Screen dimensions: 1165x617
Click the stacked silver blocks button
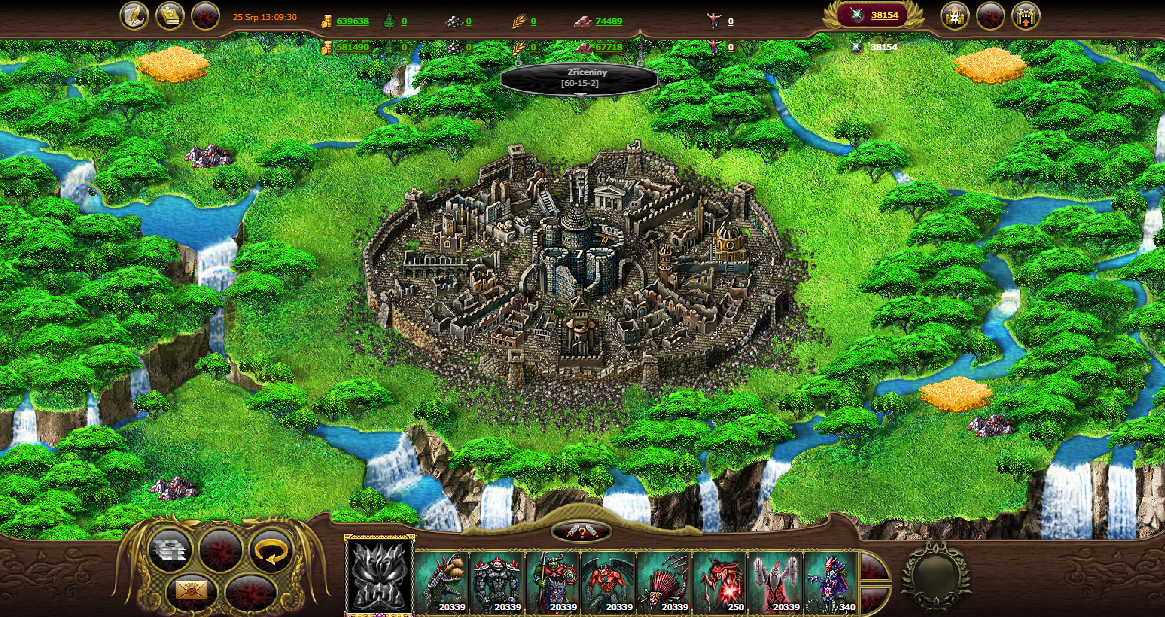point(169,551)
